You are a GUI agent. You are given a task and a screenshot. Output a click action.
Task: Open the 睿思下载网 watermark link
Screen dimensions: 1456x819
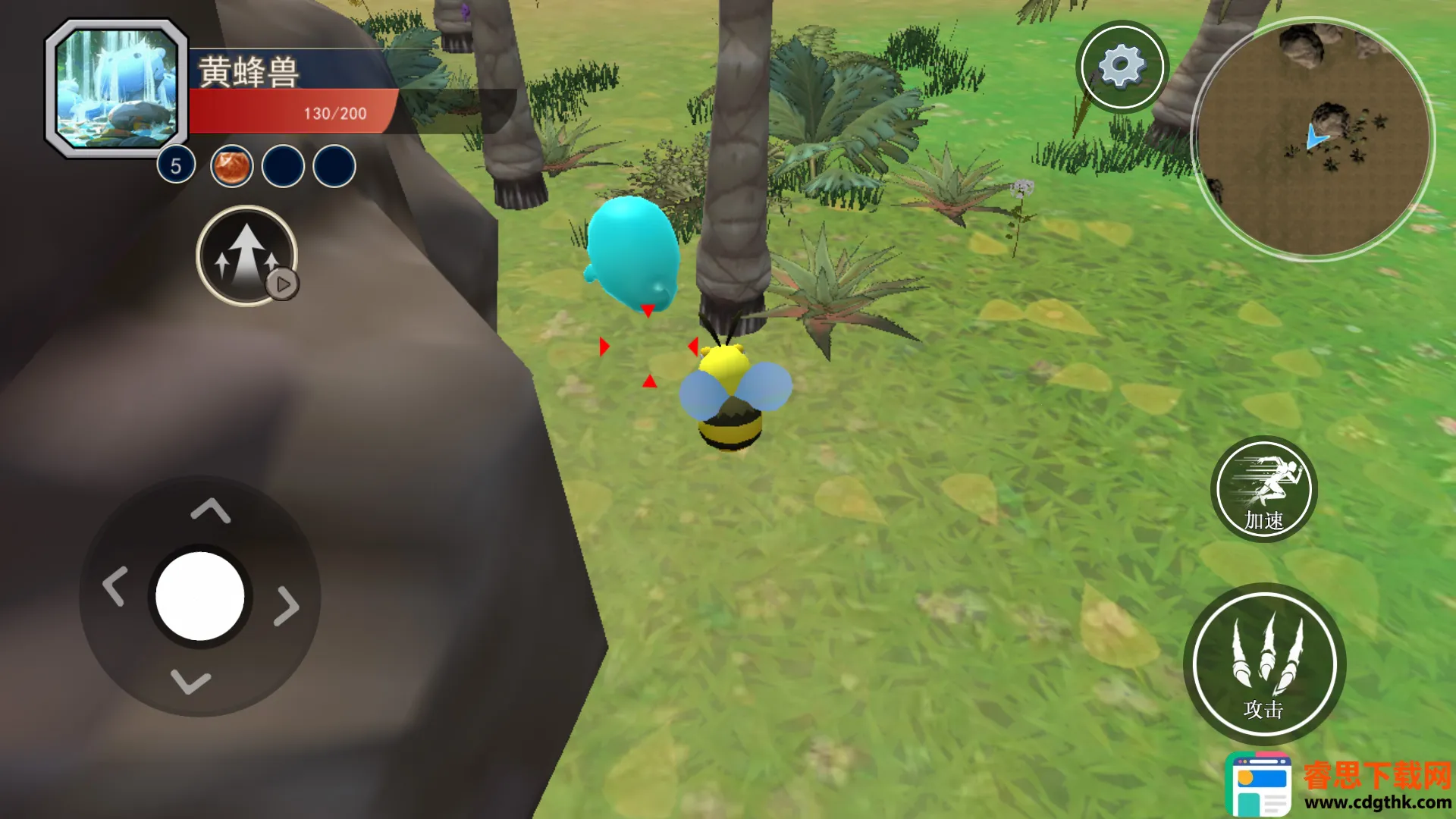[1338, 785]
